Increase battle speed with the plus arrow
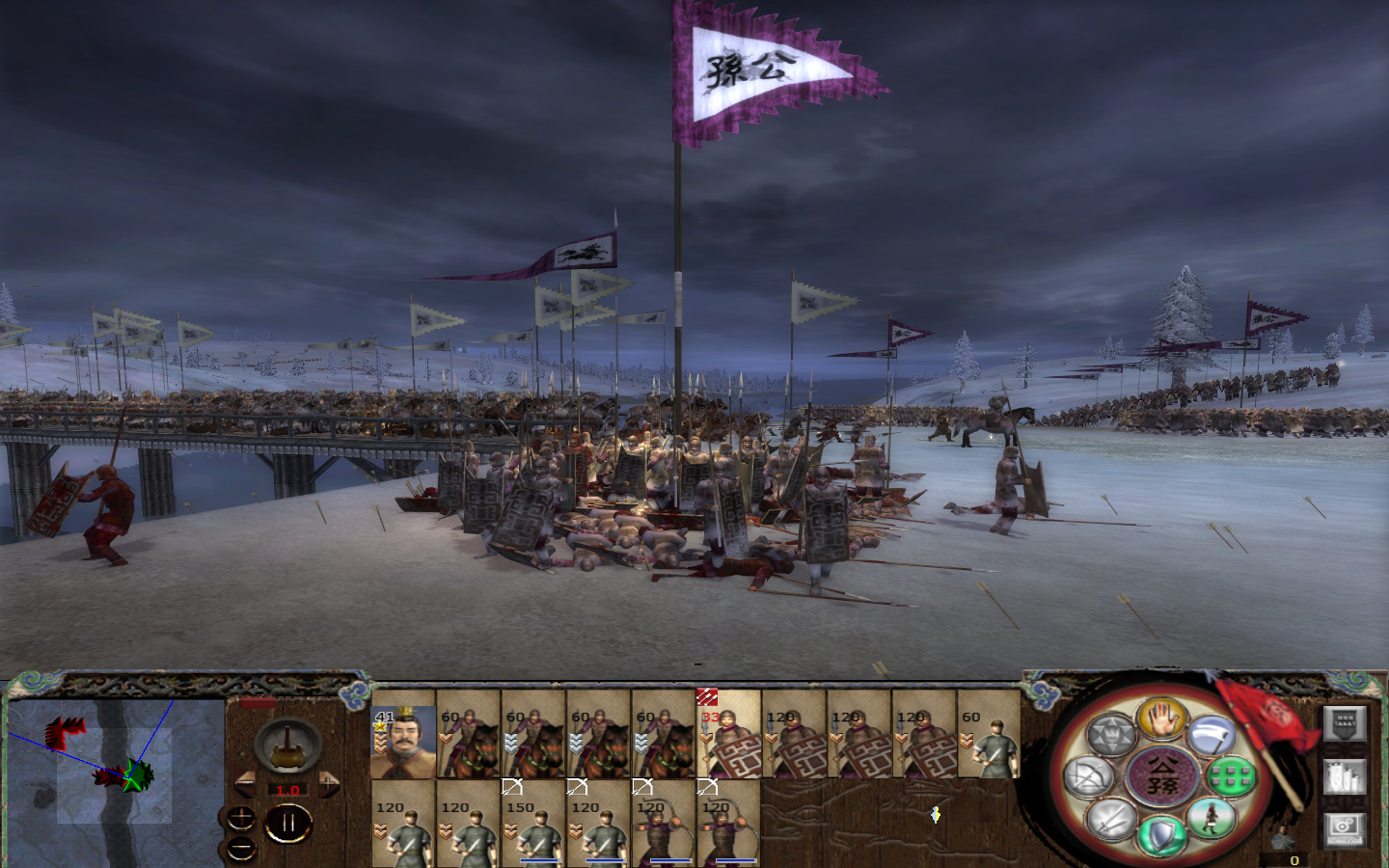The height and width of the screenshot is (868, 1389). click(x=329, y=782)
